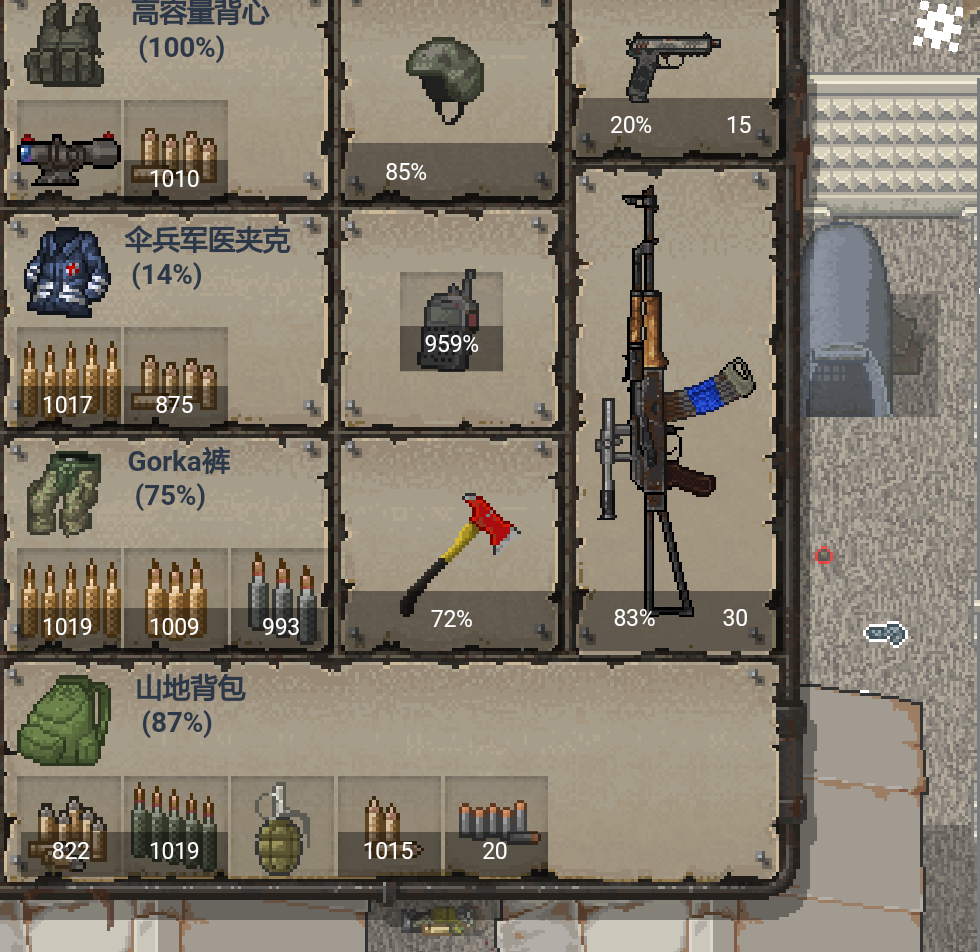
Task: Click the radio item at 959%
Action: (451, 322)
